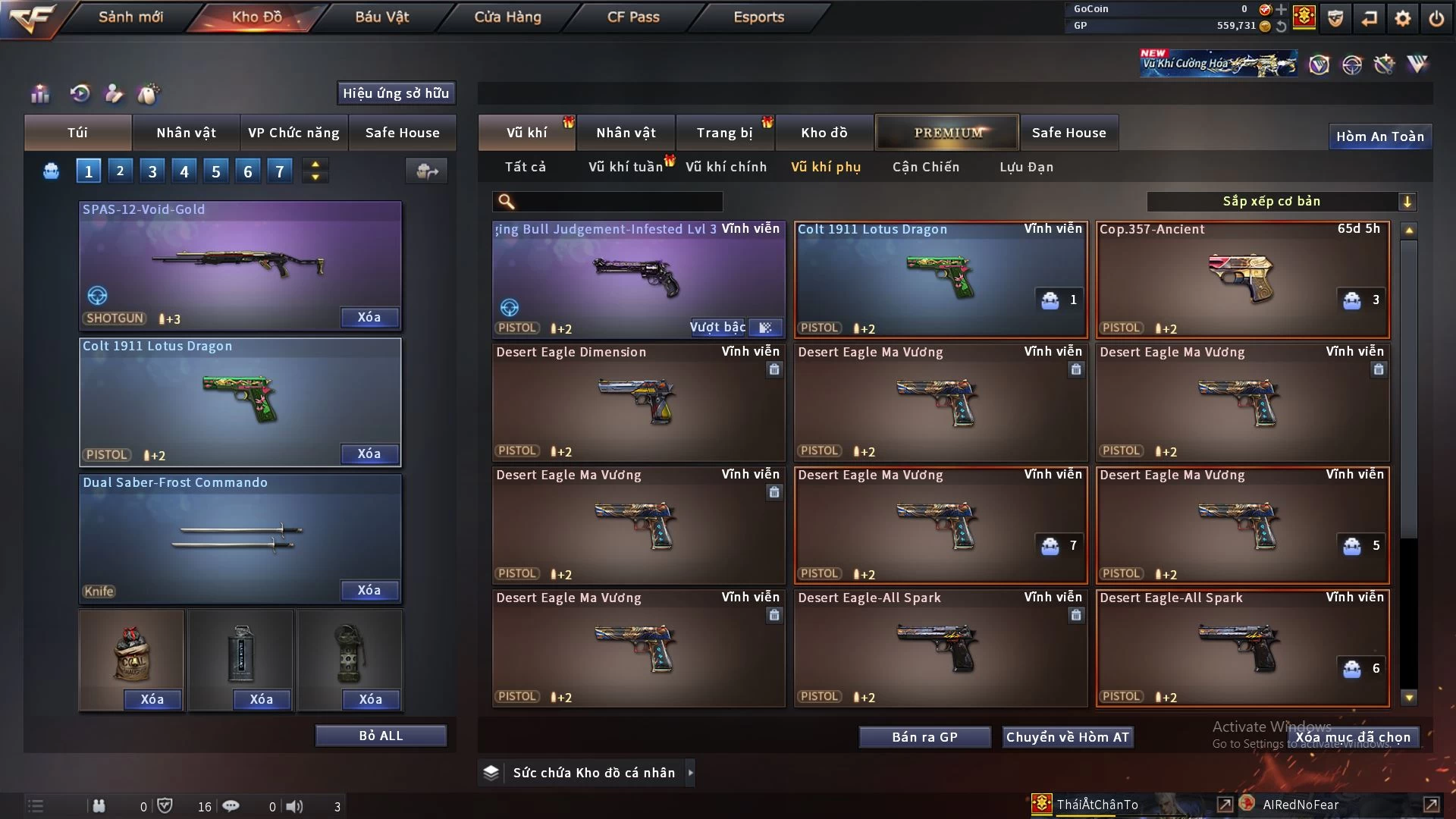Expand Sức chứa Kho đồ cá nhân
The width and height of the screenshot is (1456, 819).
click(690, 773)
